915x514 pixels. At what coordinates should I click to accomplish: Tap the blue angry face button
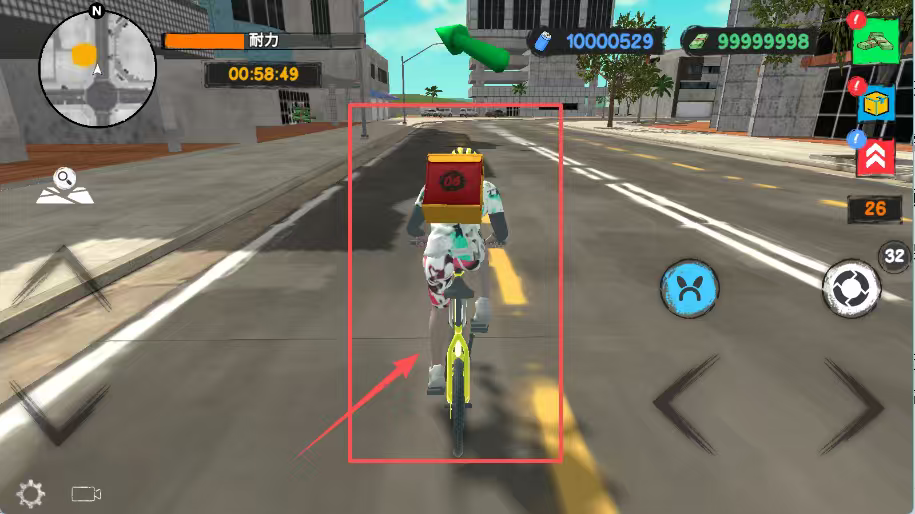690,289
